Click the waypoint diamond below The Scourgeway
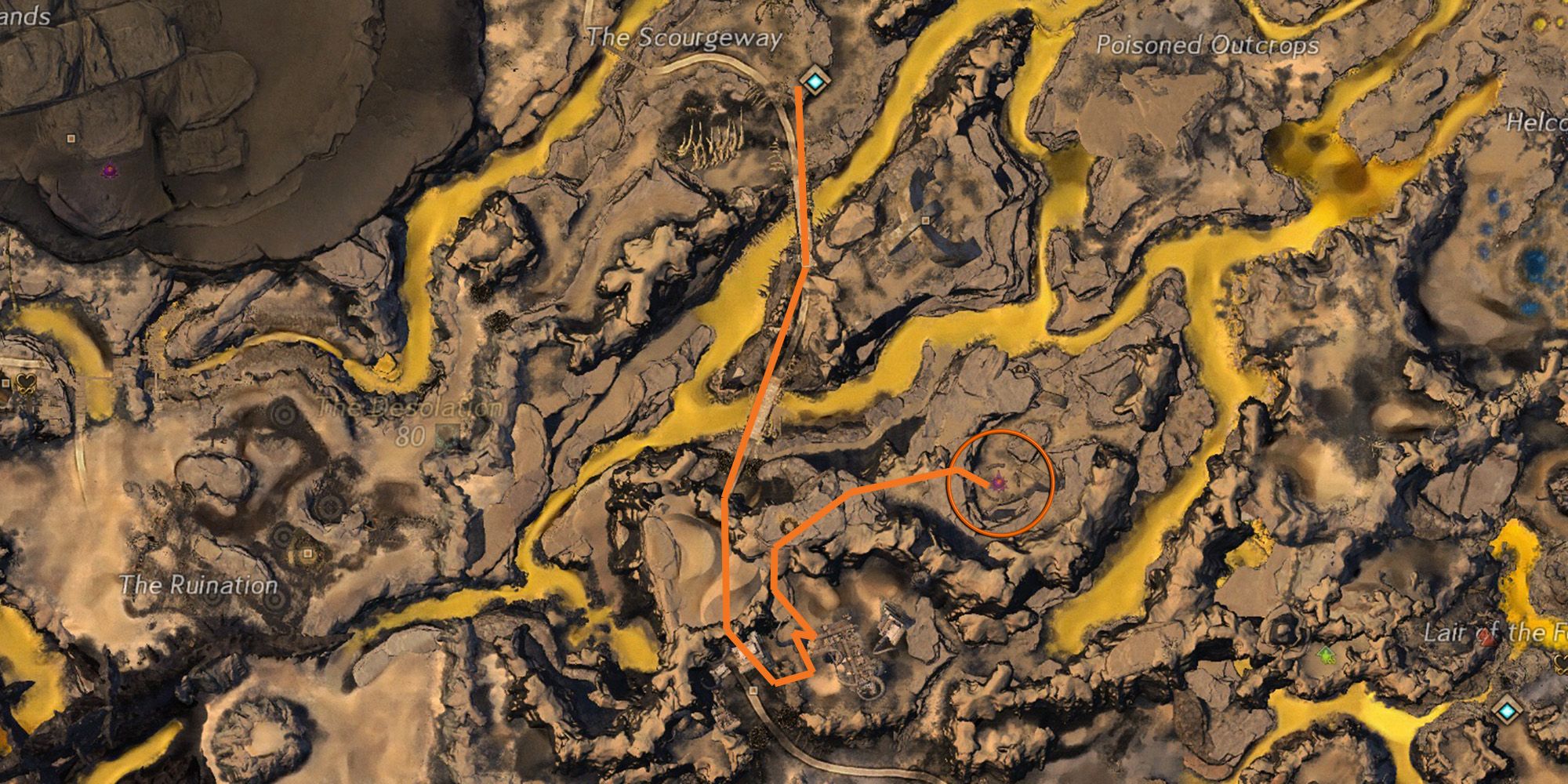This screenshot has width=1568, height=784. click(x=814, y=78)
